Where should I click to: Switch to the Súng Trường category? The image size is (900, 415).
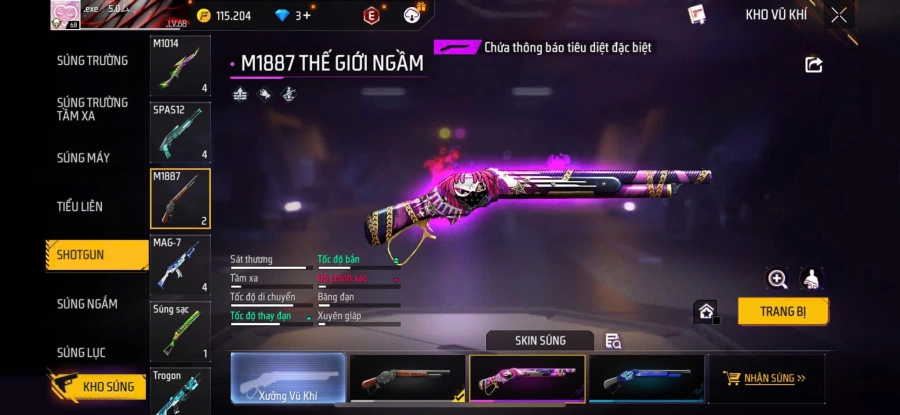pos(92,61)
